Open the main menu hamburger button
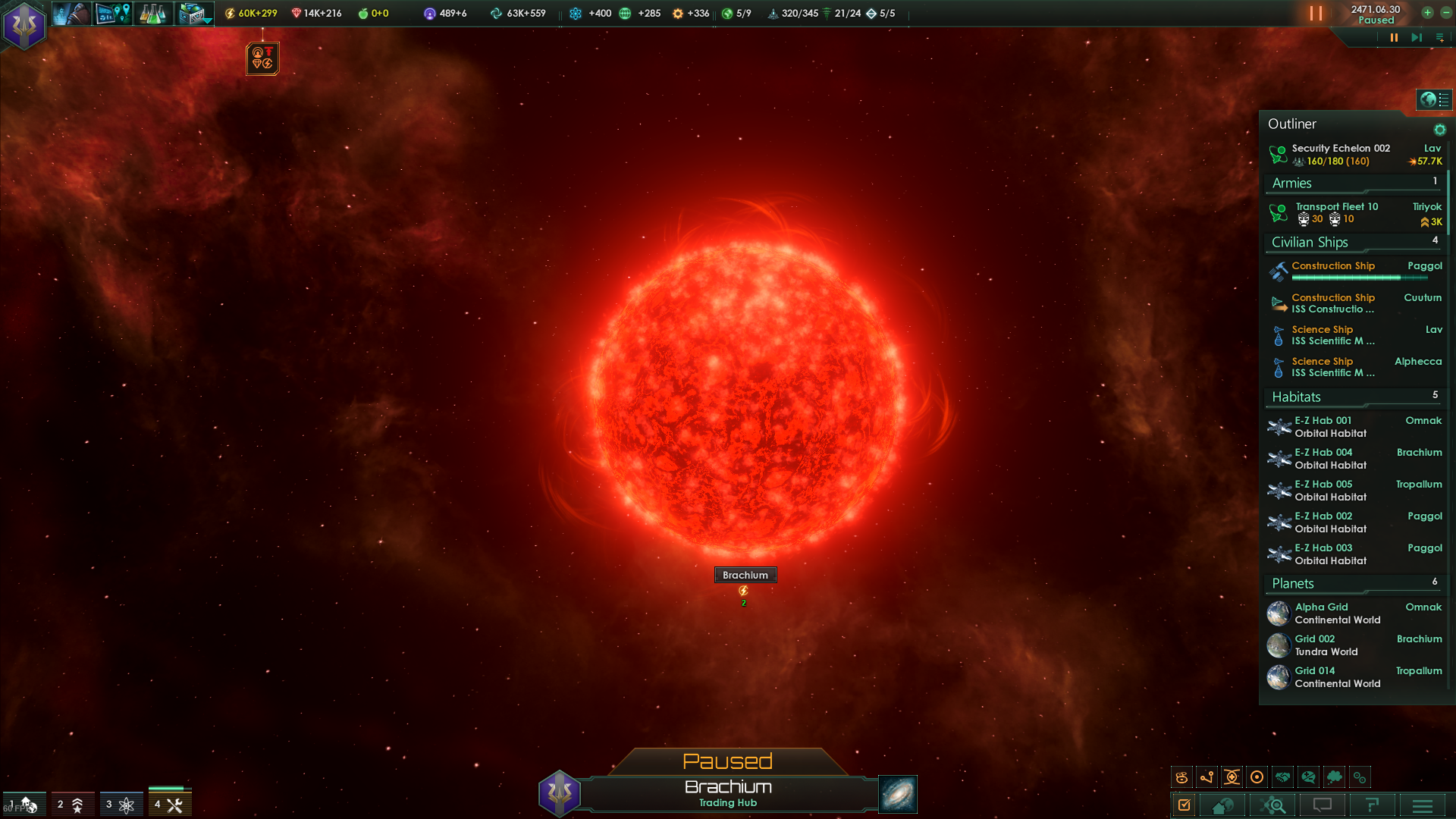This screenshot has height=819, width=1456. [1423, 805]
